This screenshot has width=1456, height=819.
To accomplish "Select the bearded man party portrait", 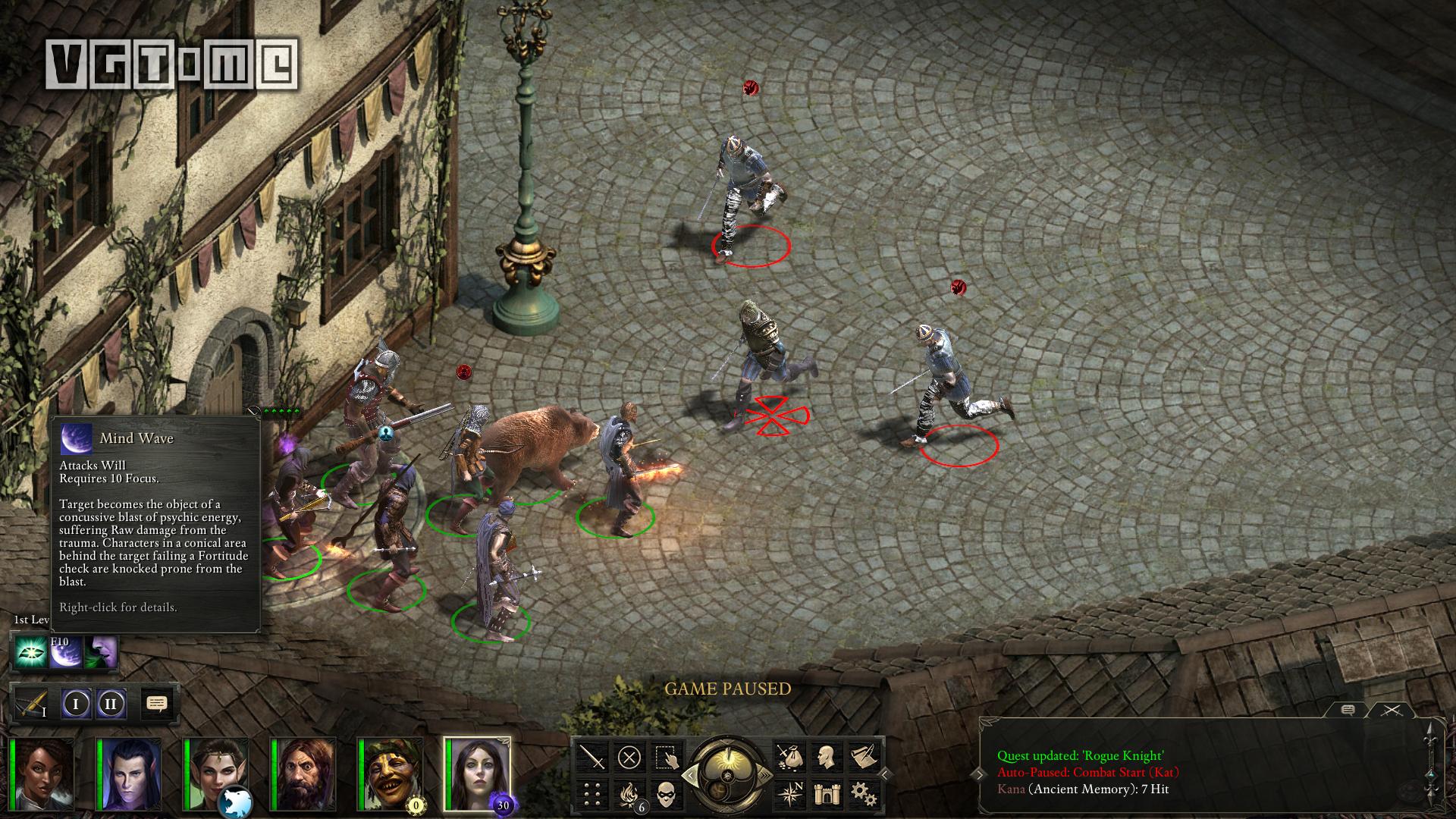I will point(303,775).
